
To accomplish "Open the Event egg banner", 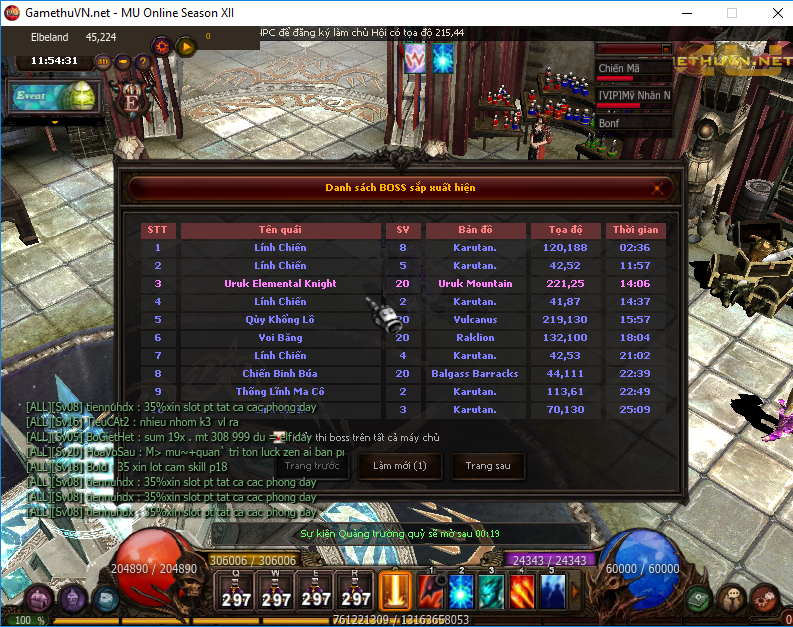I will [x=55, y=97].
